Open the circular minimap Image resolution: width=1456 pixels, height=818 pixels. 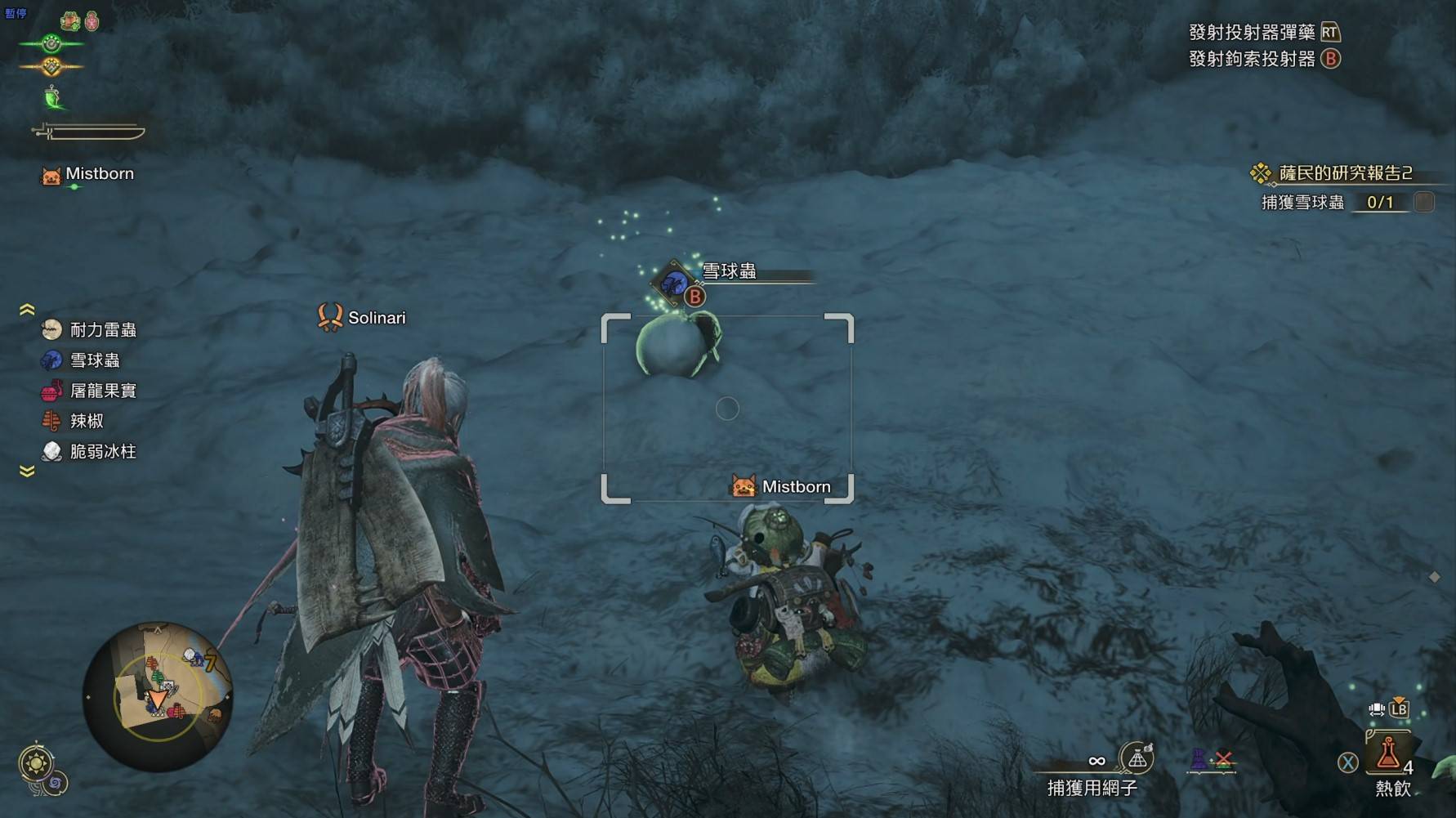pyautogui.click(x=157, y=695)
